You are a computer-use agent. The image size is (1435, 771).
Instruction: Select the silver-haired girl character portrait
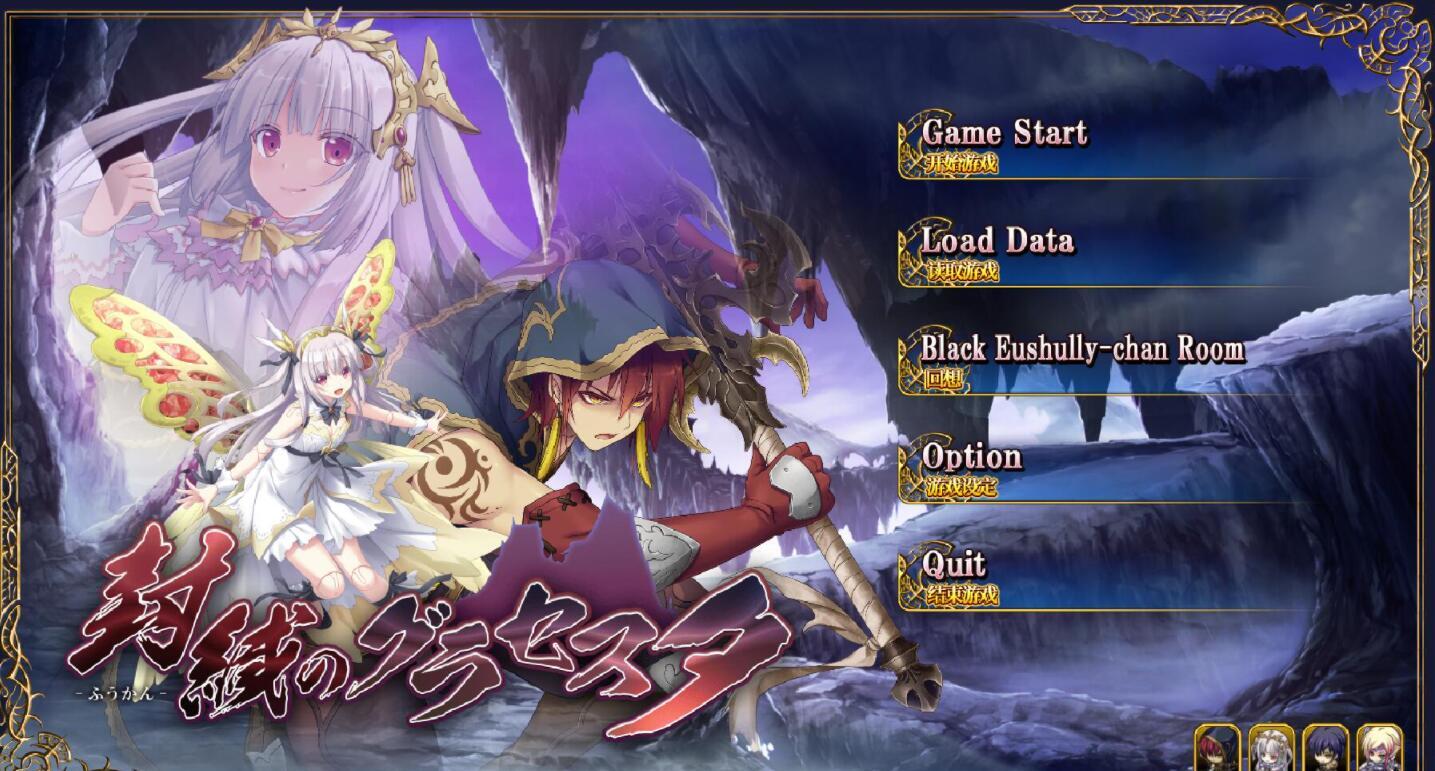click(x=1271, y=748)
